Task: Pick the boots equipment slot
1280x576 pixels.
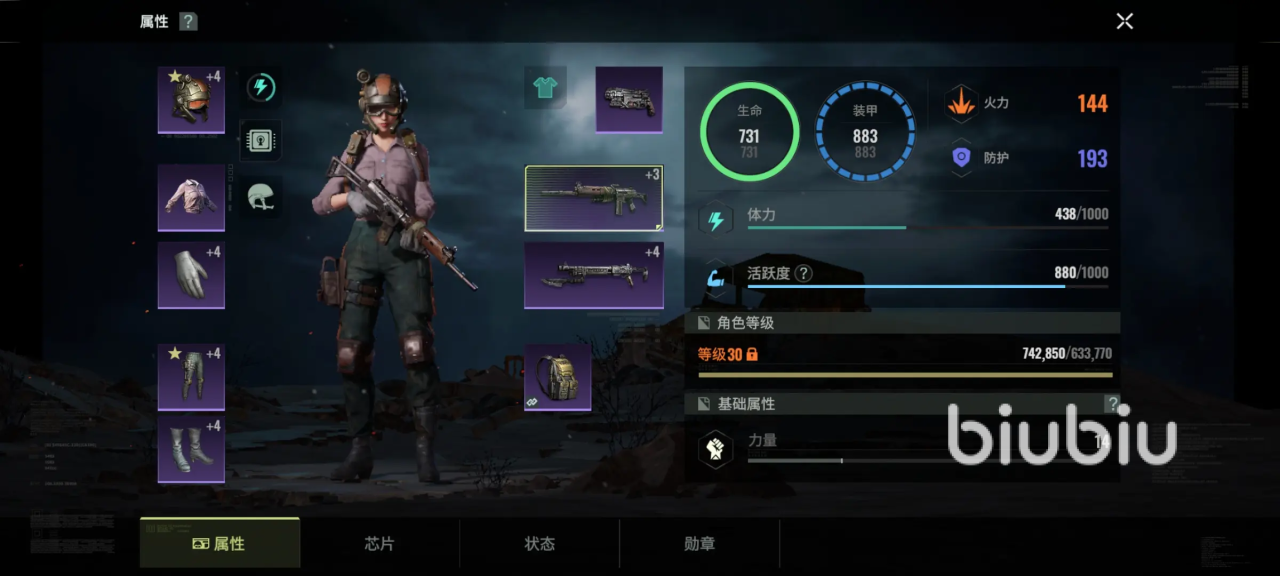Action: (191, 449)
